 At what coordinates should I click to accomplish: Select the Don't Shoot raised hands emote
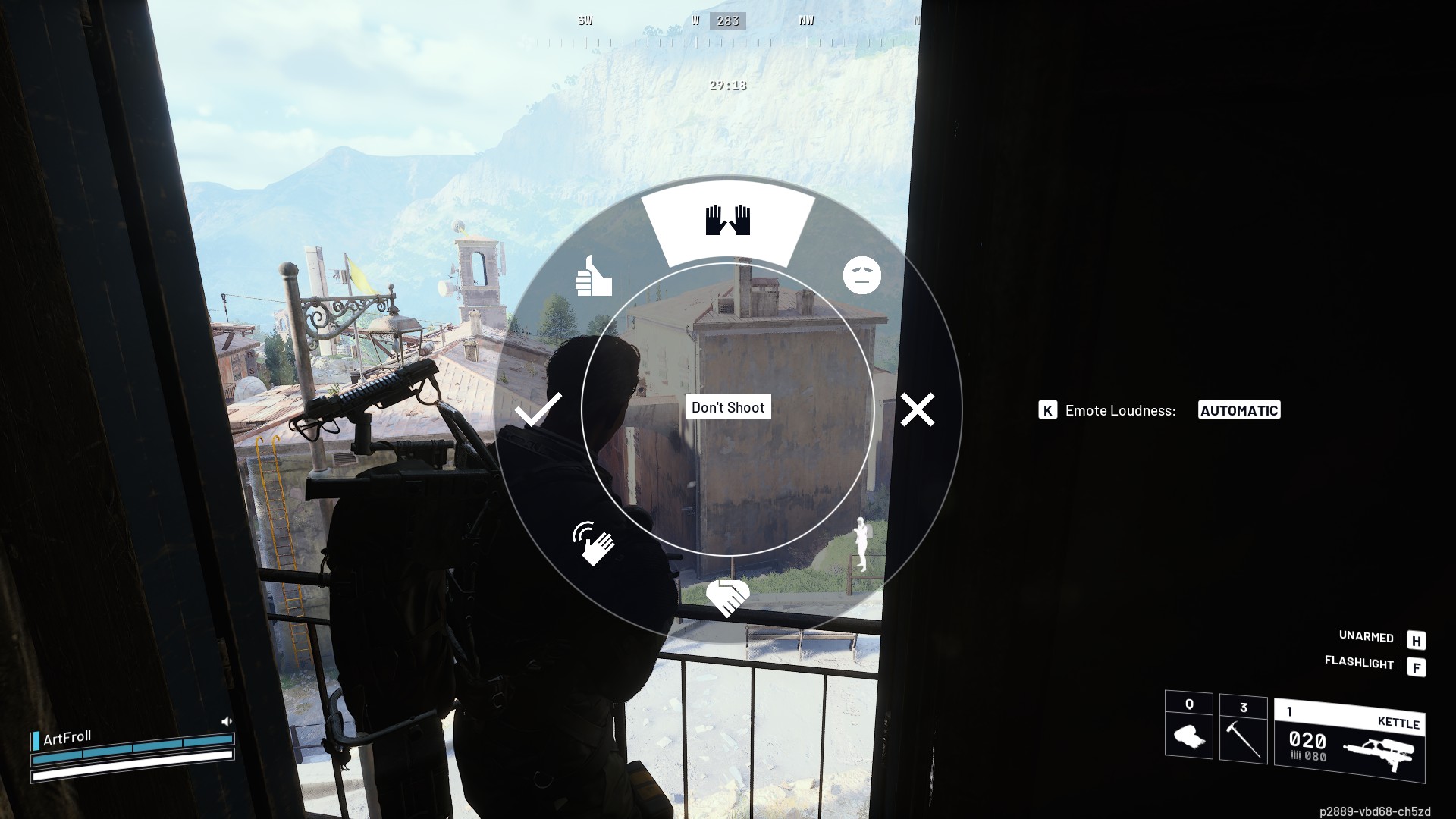pyautogui.click(x=728, y=221)
